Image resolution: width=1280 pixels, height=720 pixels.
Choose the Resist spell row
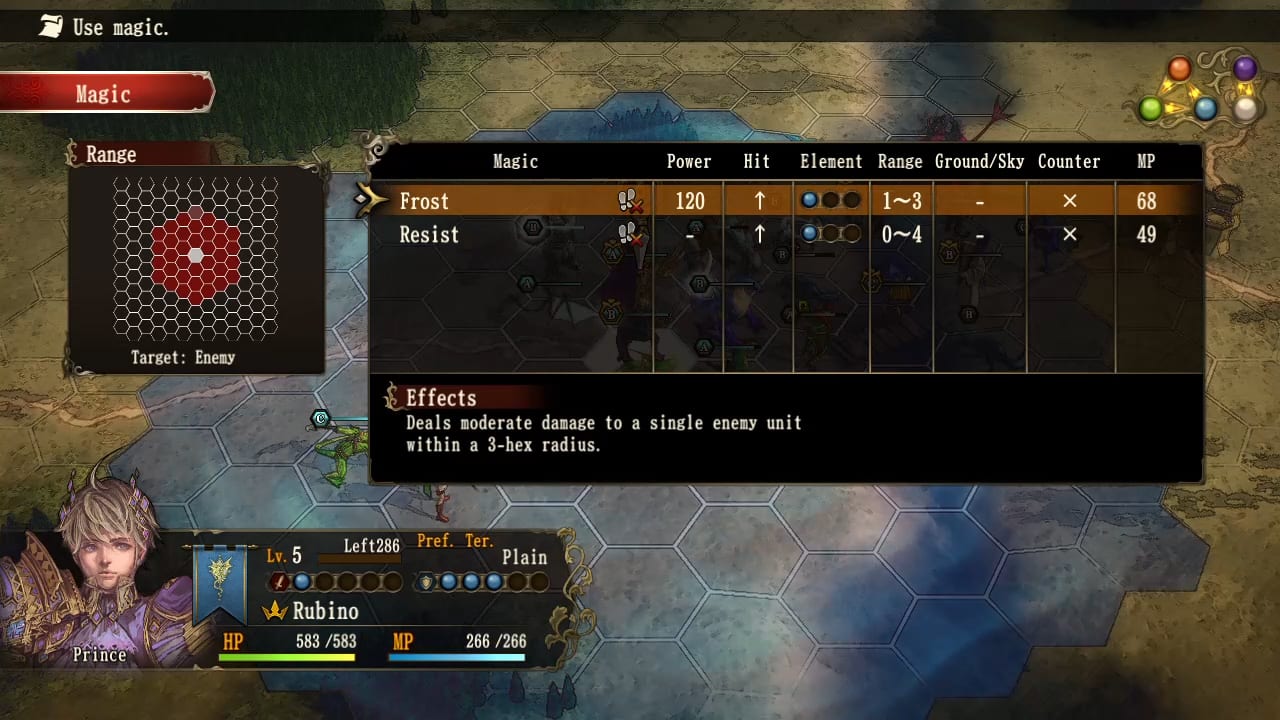(429, 235)
